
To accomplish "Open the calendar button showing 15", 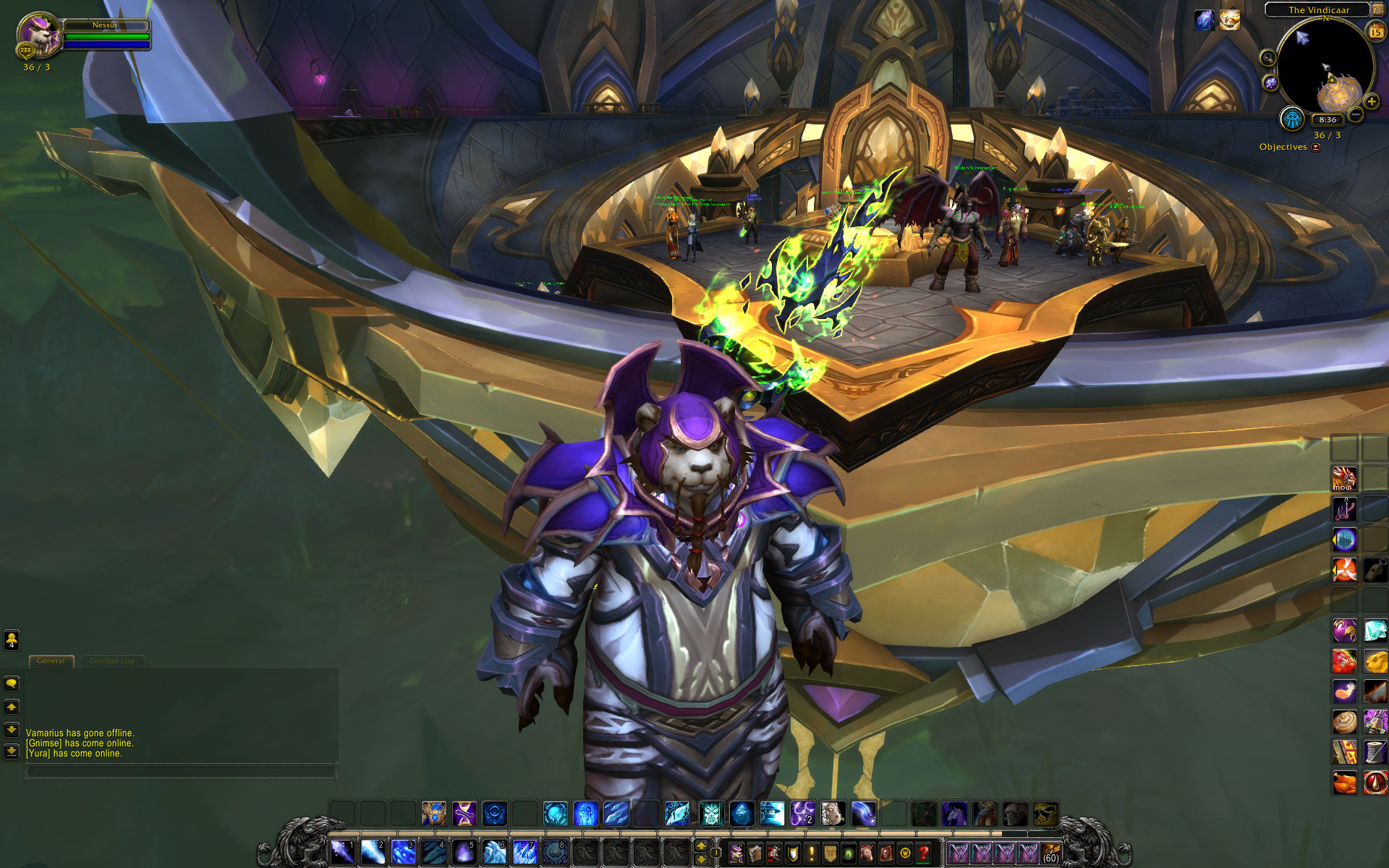I will coord(1375,31).
